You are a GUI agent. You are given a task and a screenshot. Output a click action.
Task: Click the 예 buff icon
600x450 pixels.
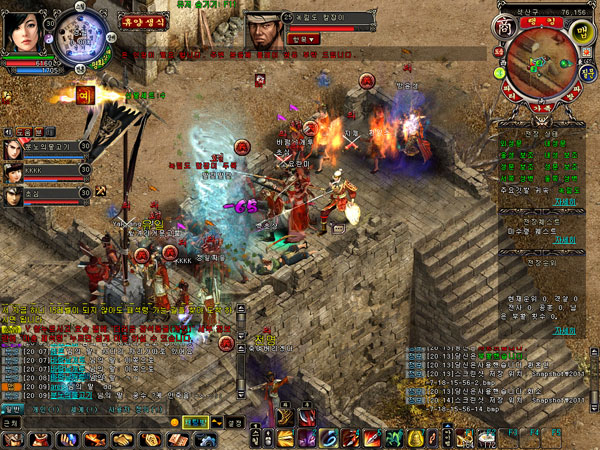84,96
